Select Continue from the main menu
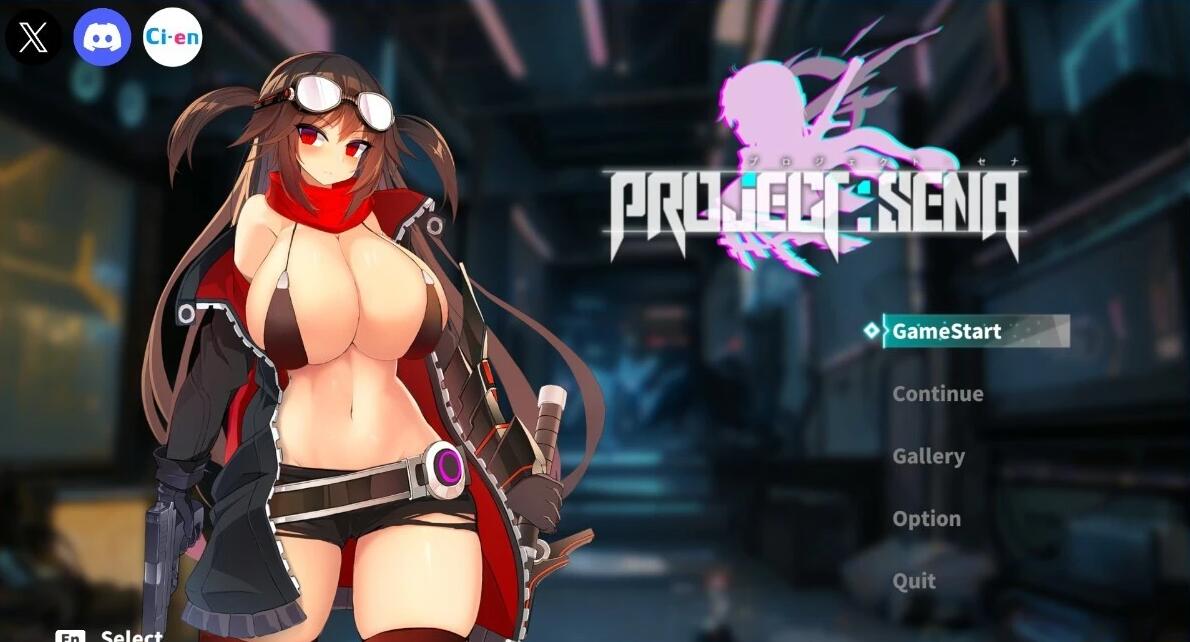Screen dimensions: 1190x642 coord(937,394)
